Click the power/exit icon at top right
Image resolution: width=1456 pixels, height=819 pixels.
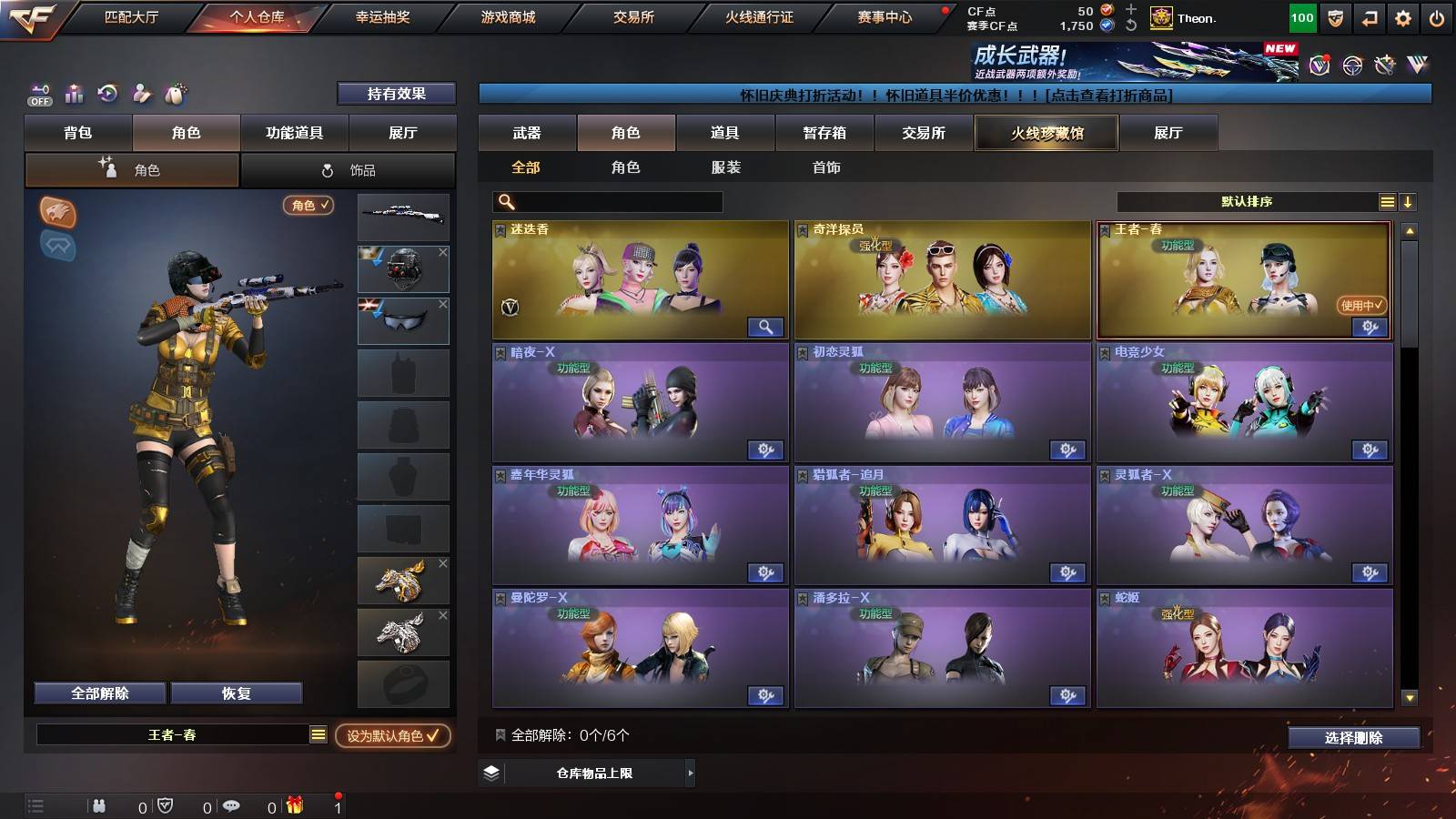coord(1436,16)
